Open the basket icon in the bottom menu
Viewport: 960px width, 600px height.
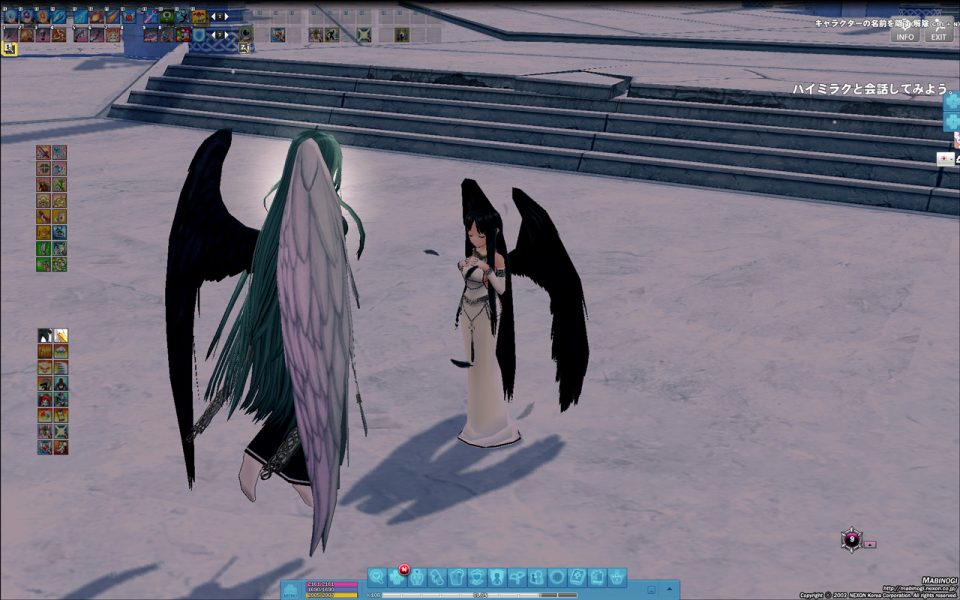click(618, 577)
